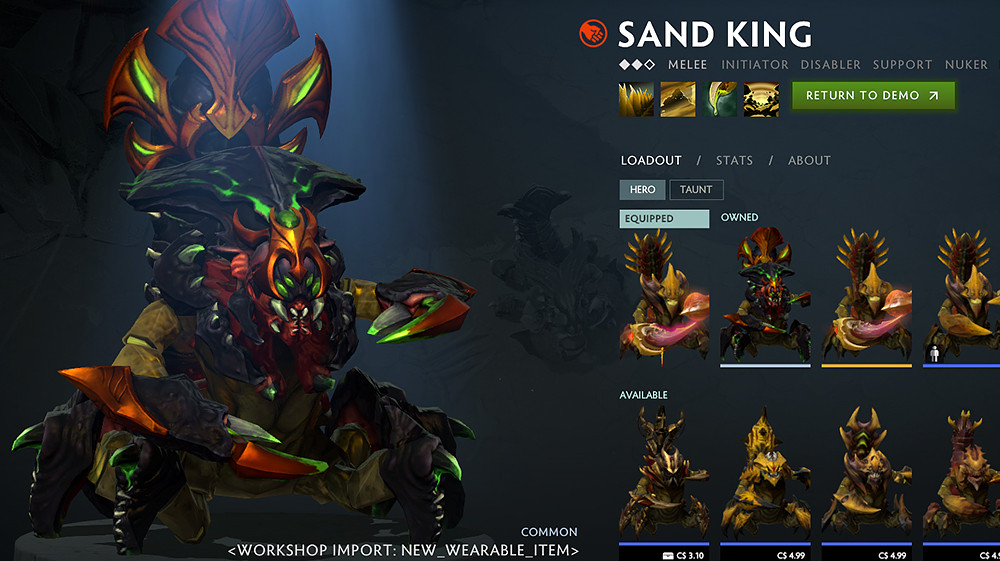Switch to the Stats tab

pos(734,160)
